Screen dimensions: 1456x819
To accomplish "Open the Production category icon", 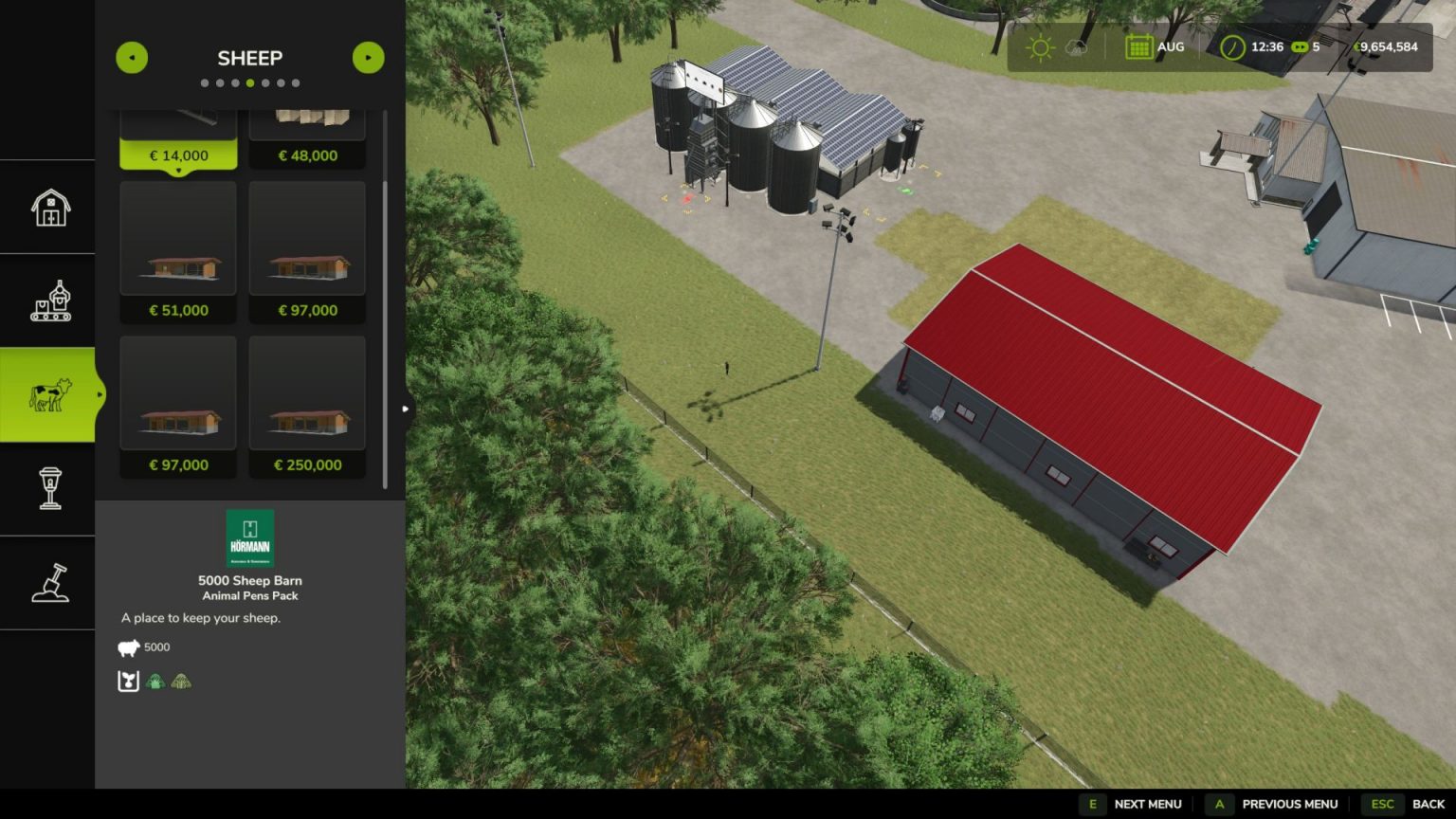I will [48, 300].
